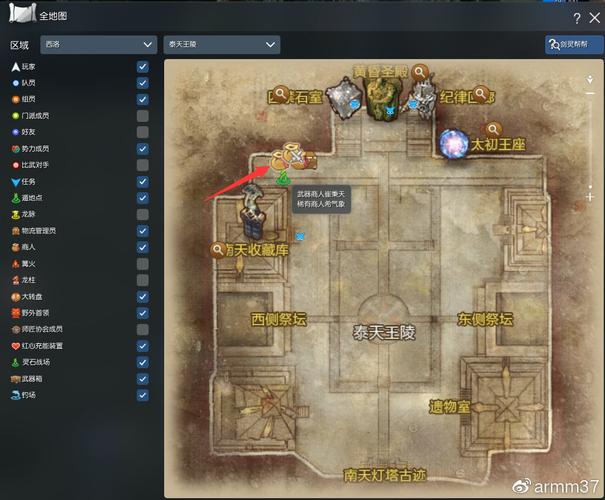The height and width of the screenshot is (500, 605).
Task: Click the magnifier above 黄昏圣殿
Action: click(x=422, y=73)
